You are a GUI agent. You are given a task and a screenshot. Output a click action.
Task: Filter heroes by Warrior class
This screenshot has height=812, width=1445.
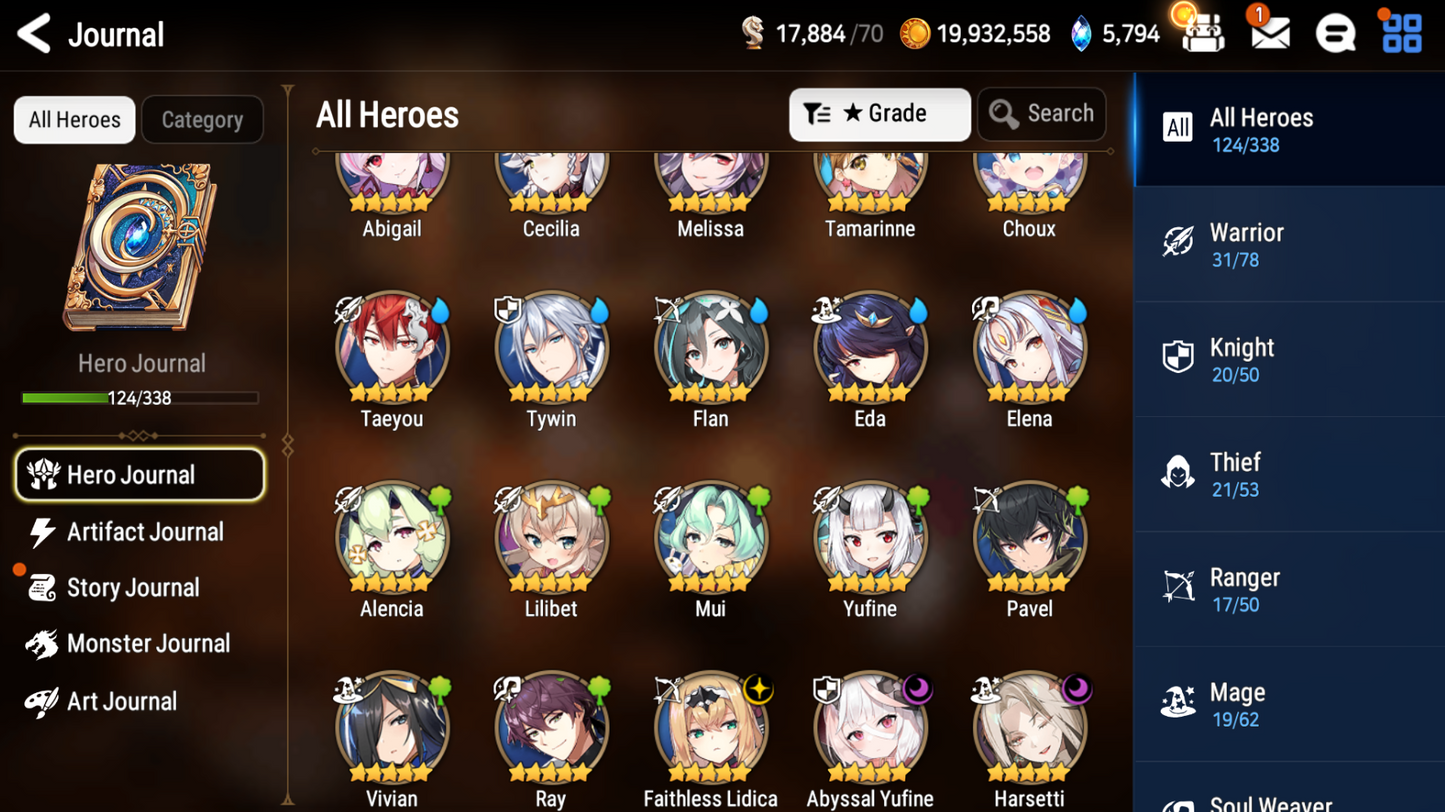[x=1288, y=245]
